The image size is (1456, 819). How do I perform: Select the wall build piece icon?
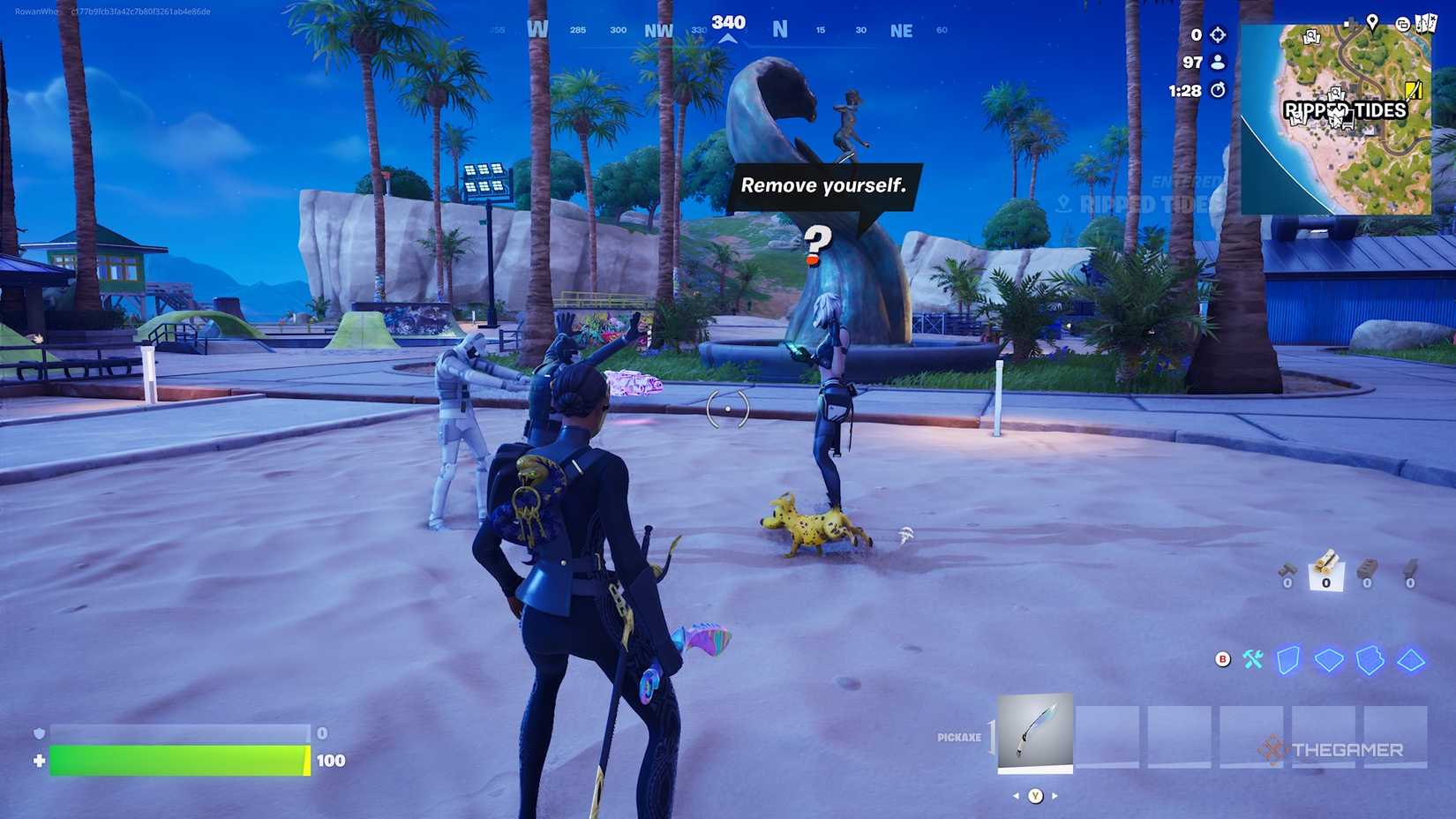pos(1288,659)
